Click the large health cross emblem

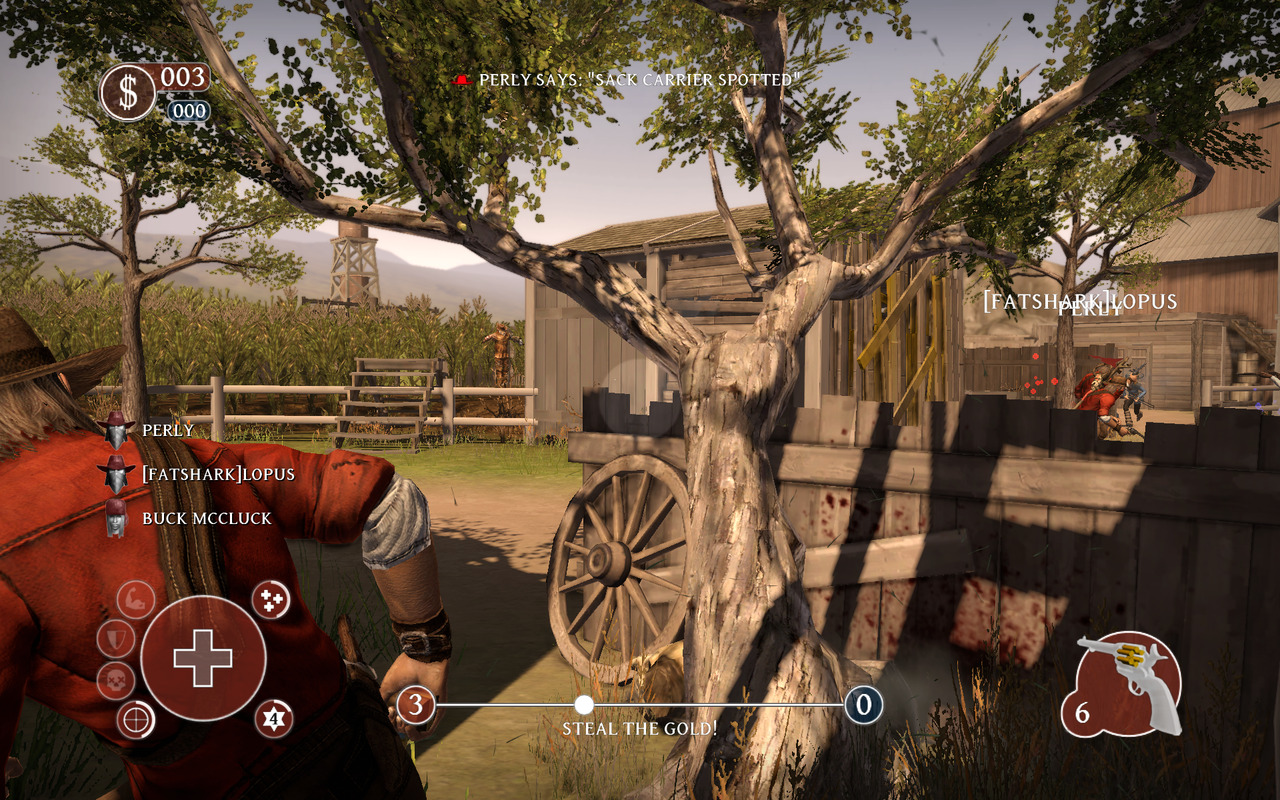click(203, 657)
